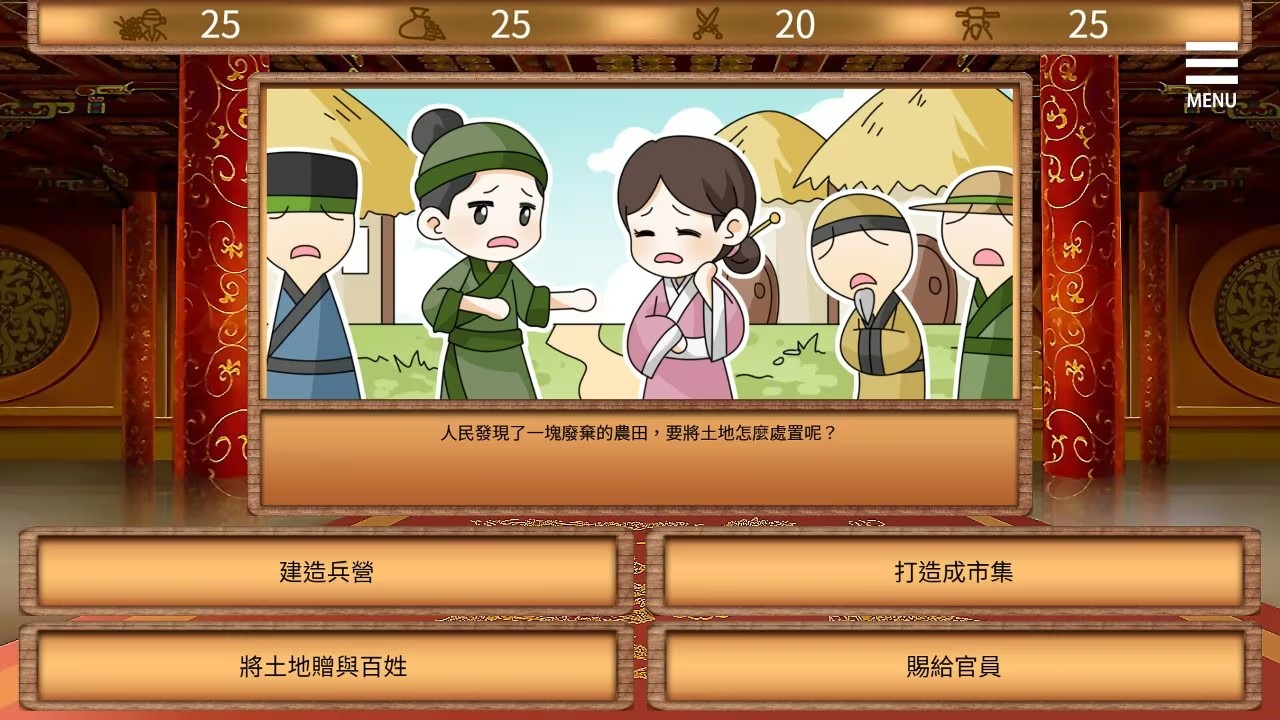Select the 建造兵營 answer option
Image resolution: width=1280 pixels, height=720 pixels.
point(322,573)
